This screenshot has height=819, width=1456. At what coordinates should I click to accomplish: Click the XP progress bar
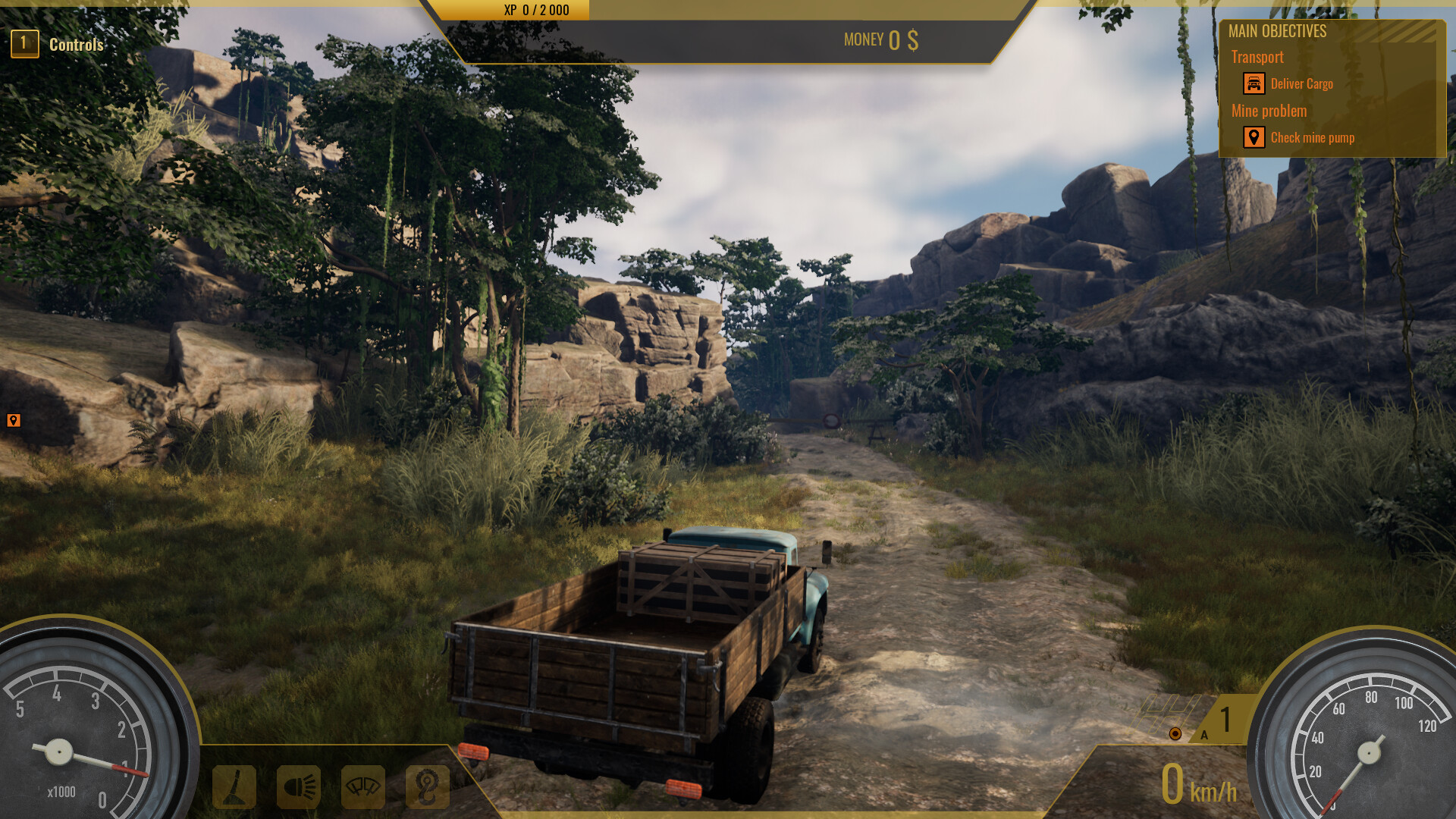(535, 10)
